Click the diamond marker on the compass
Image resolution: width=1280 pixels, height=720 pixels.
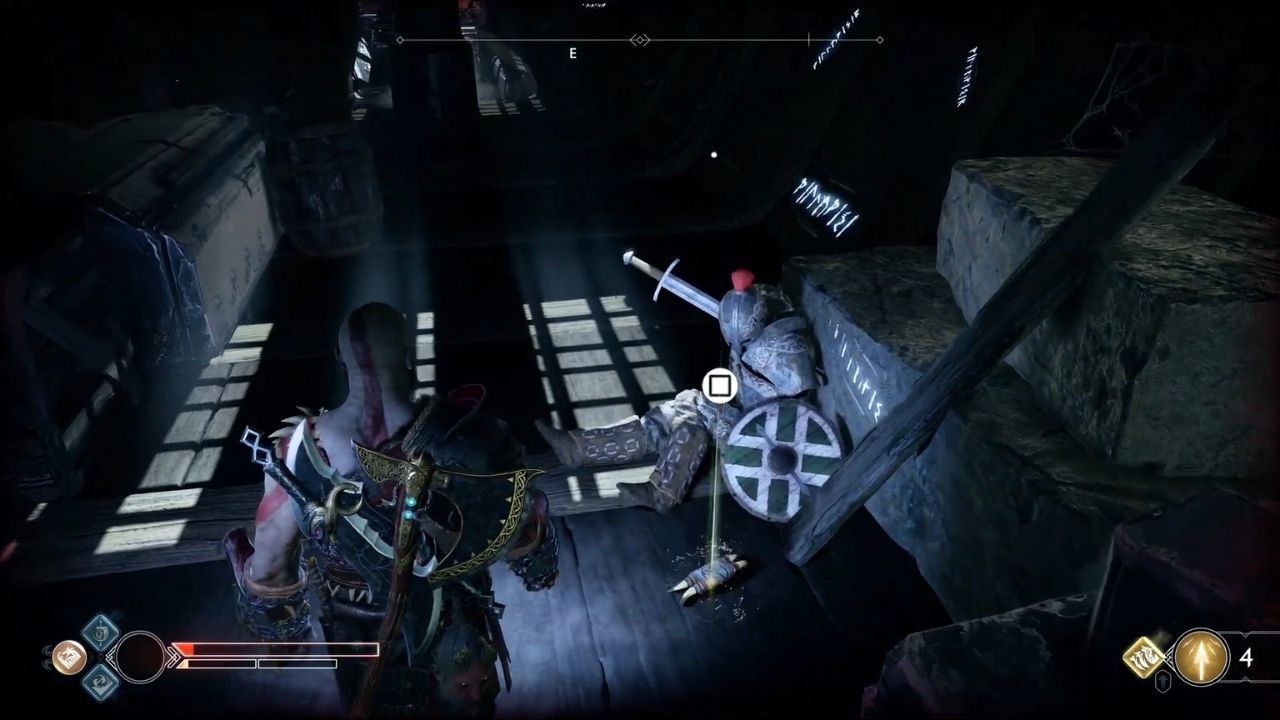point(640,40)
